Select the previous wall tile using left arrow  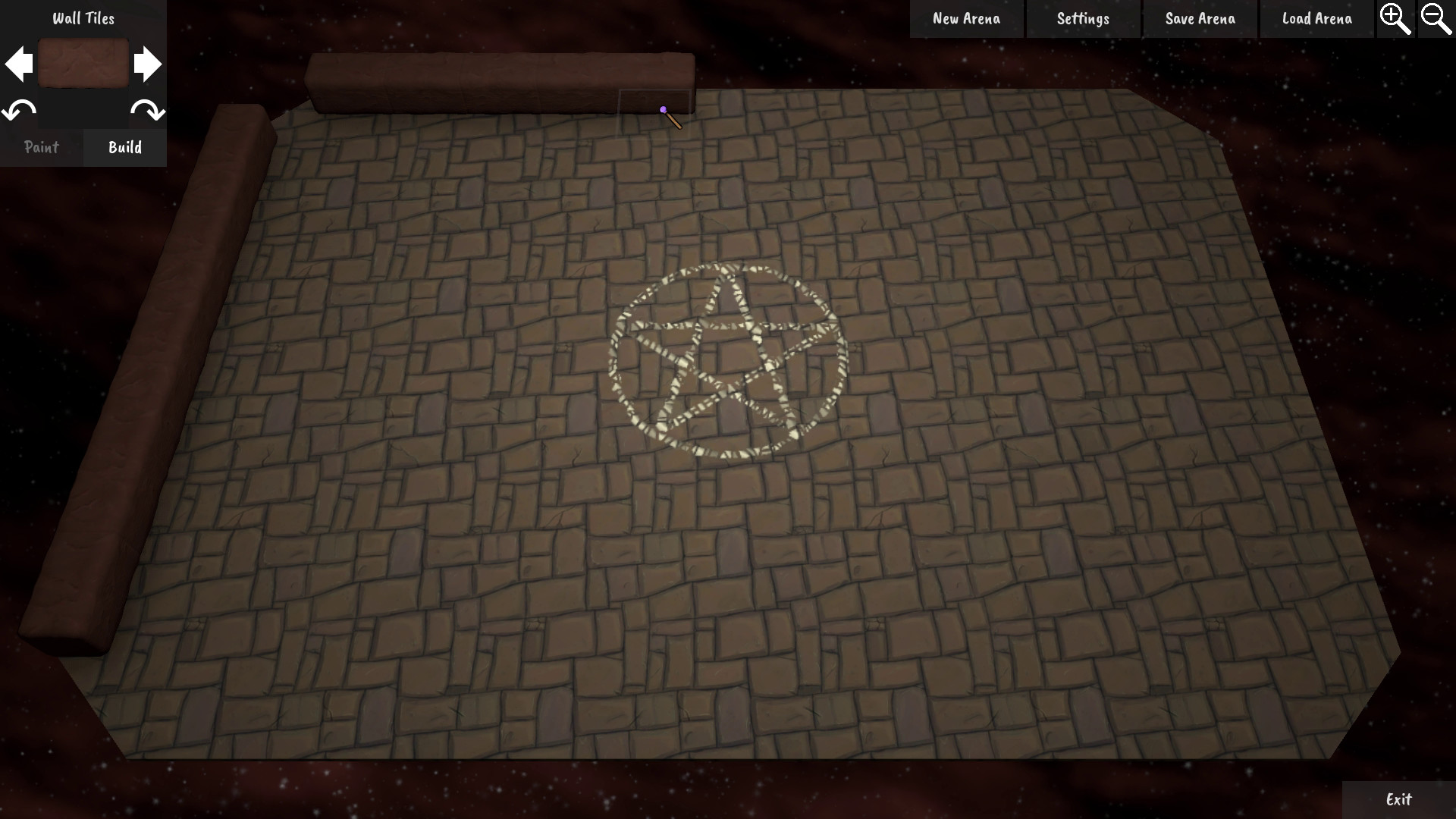[x=19, y=64]
